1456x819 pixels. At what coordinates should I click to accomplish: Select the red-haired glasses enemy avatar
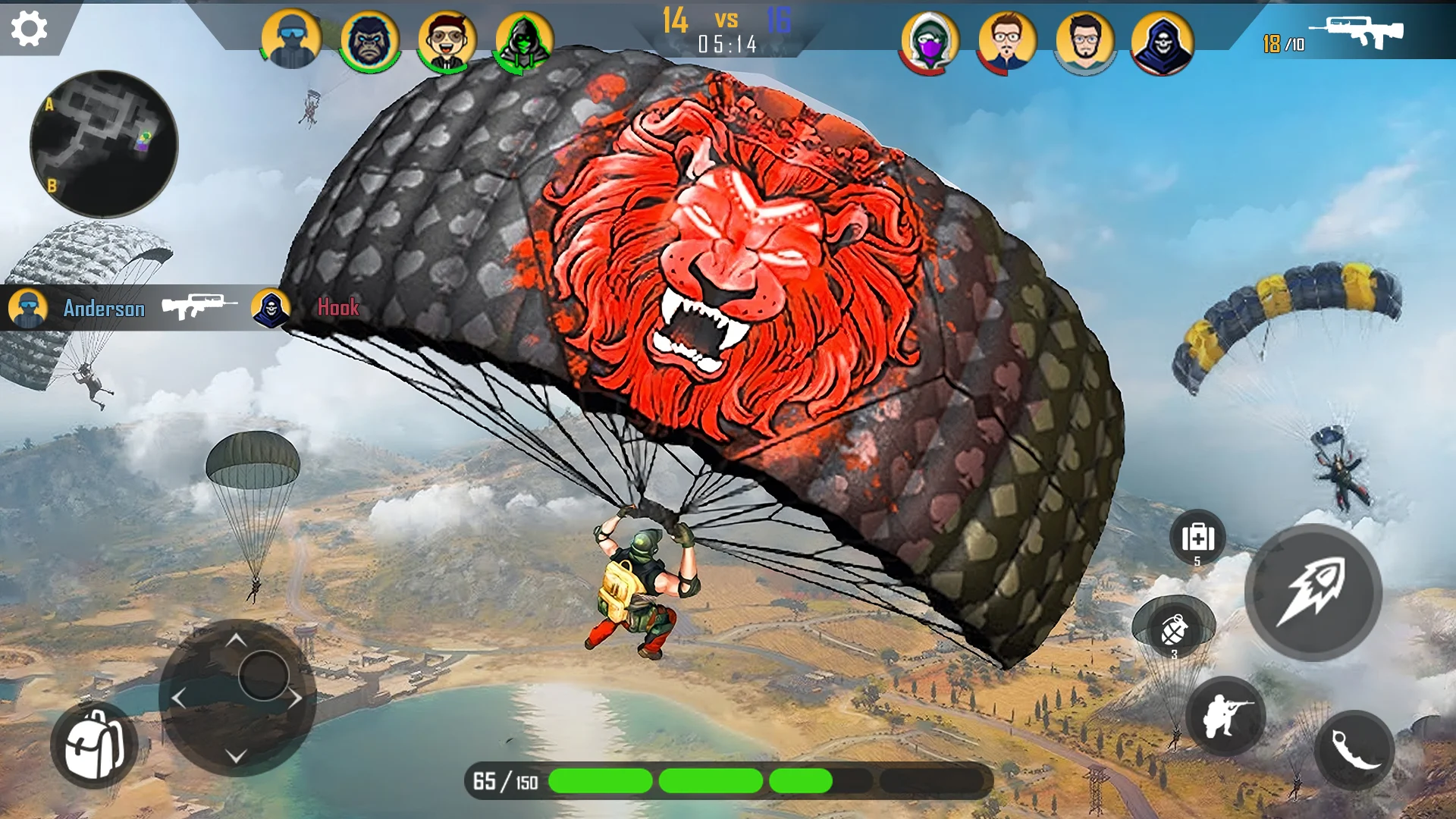tap(1007, 42)
